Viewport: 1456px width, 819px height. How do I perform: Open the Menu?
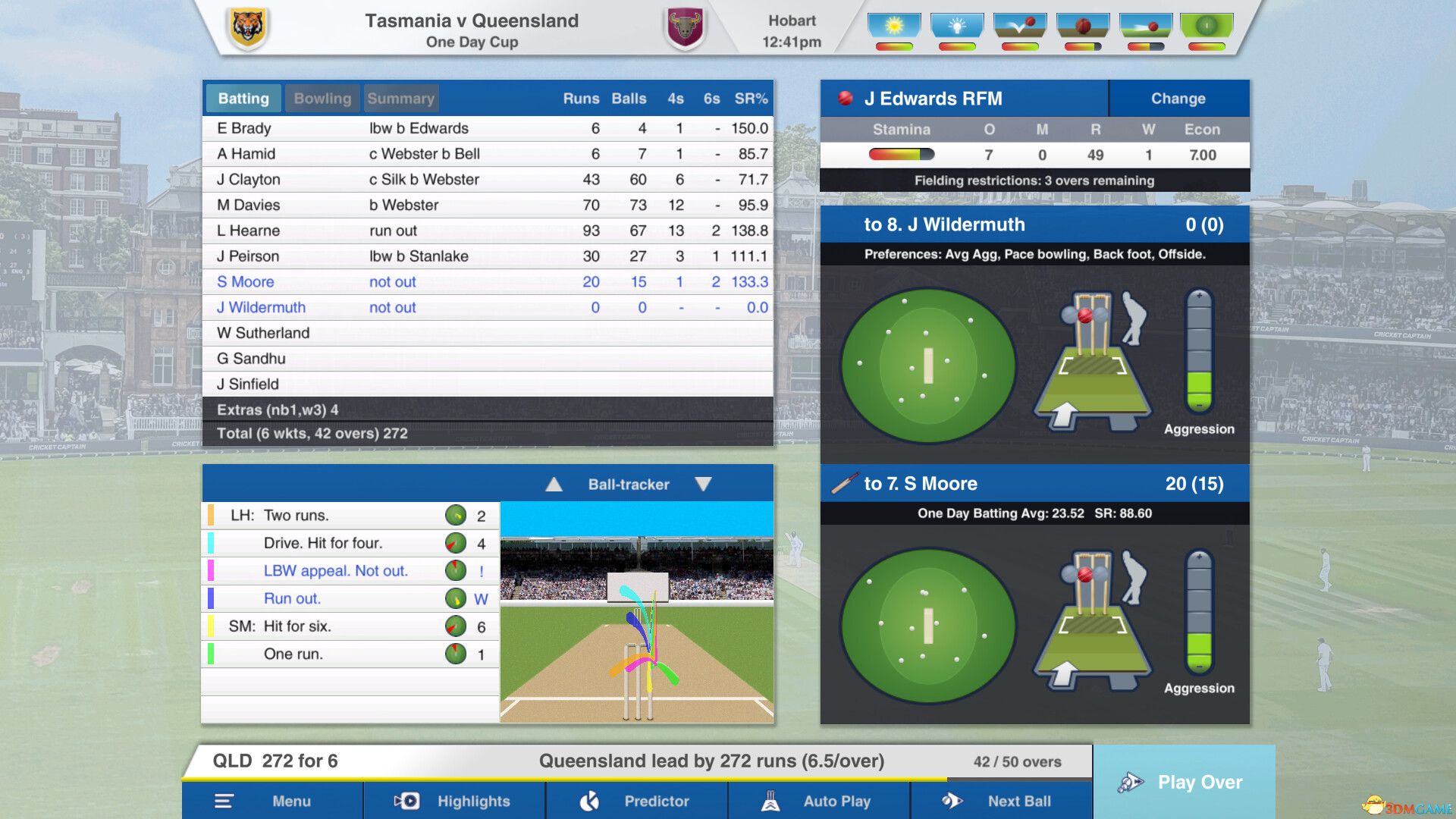click(x=273, y=801)
